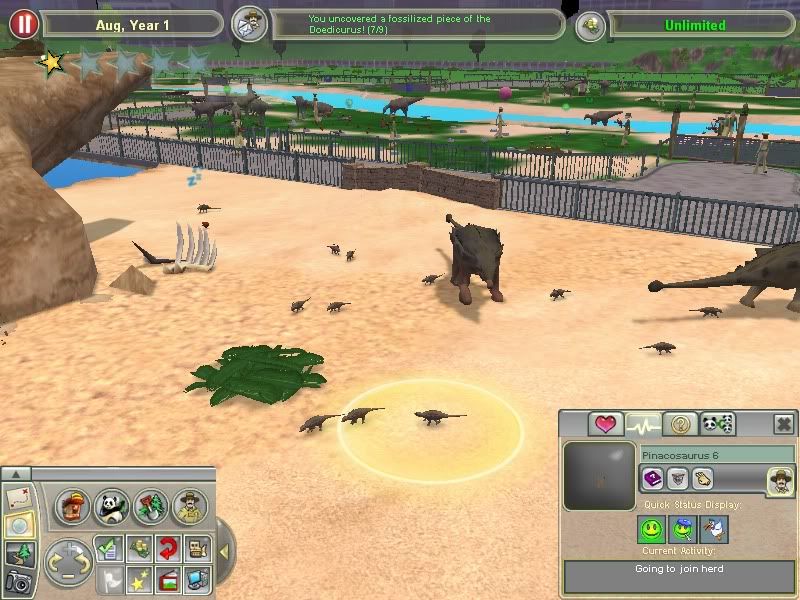Activate the photo camera mode
800x600 pixels.
18,580
